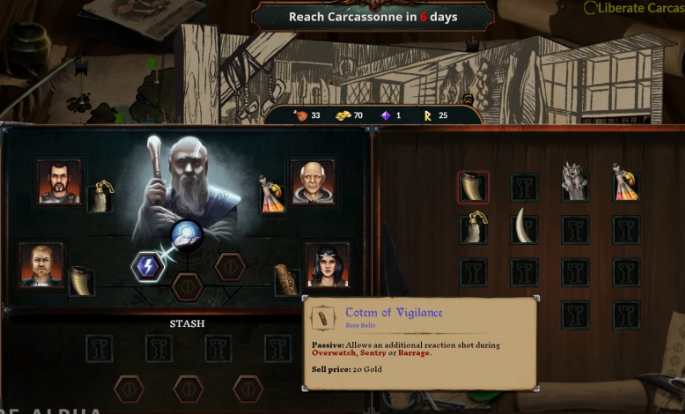Select the red-highlighted horn in inventory
The height and width of the screenshot is (414, 685).
[x=473, y=187]
